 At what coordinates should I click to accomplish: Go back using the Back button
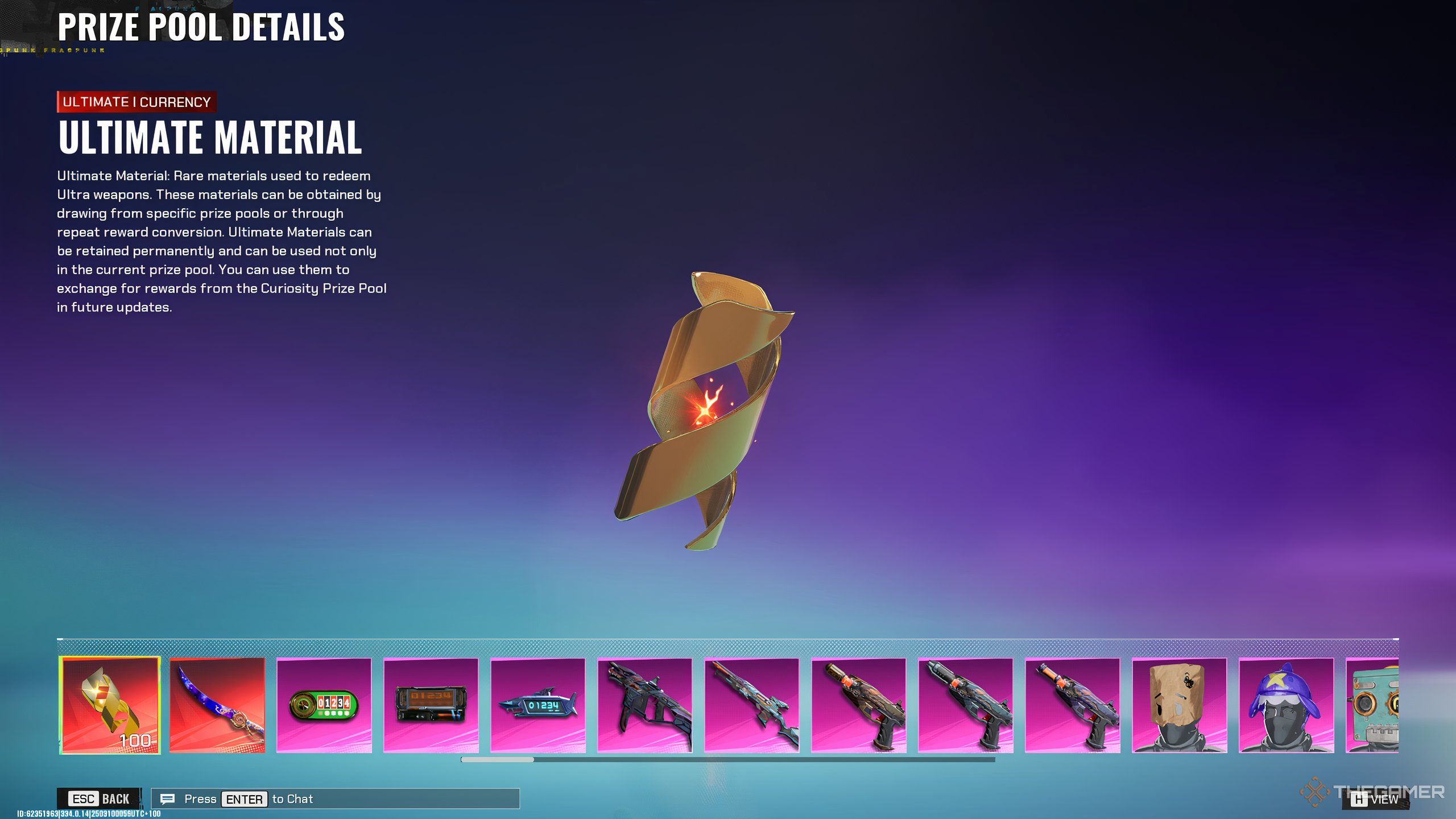[100, 799]
